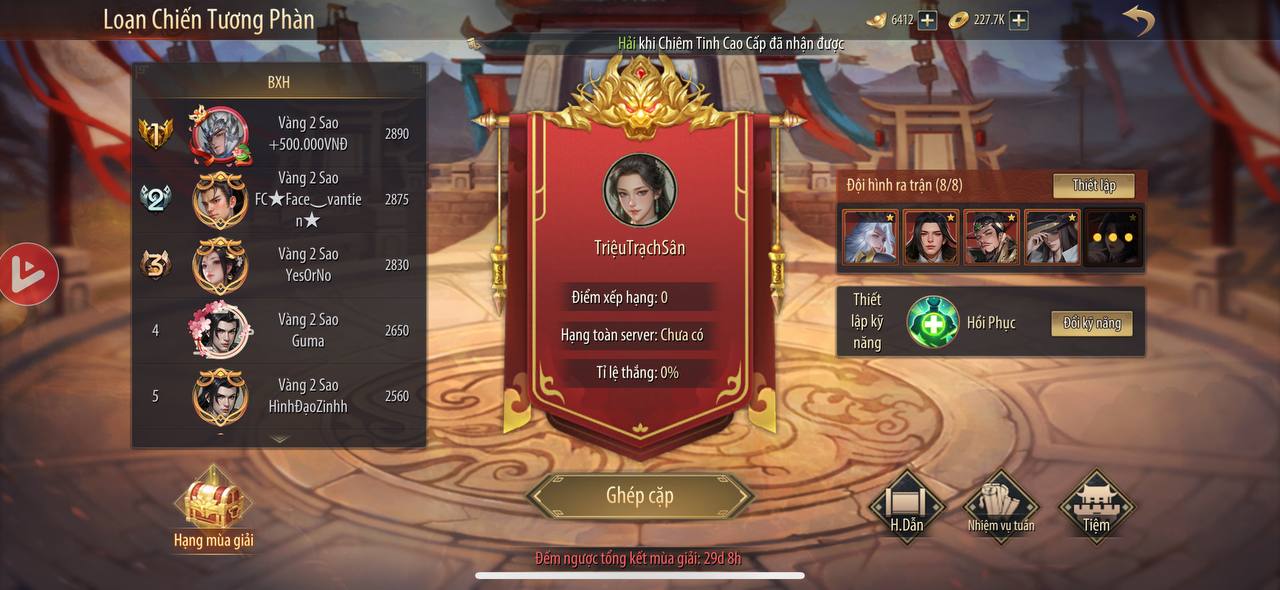Add more coins next to 227.7K

1018,20
